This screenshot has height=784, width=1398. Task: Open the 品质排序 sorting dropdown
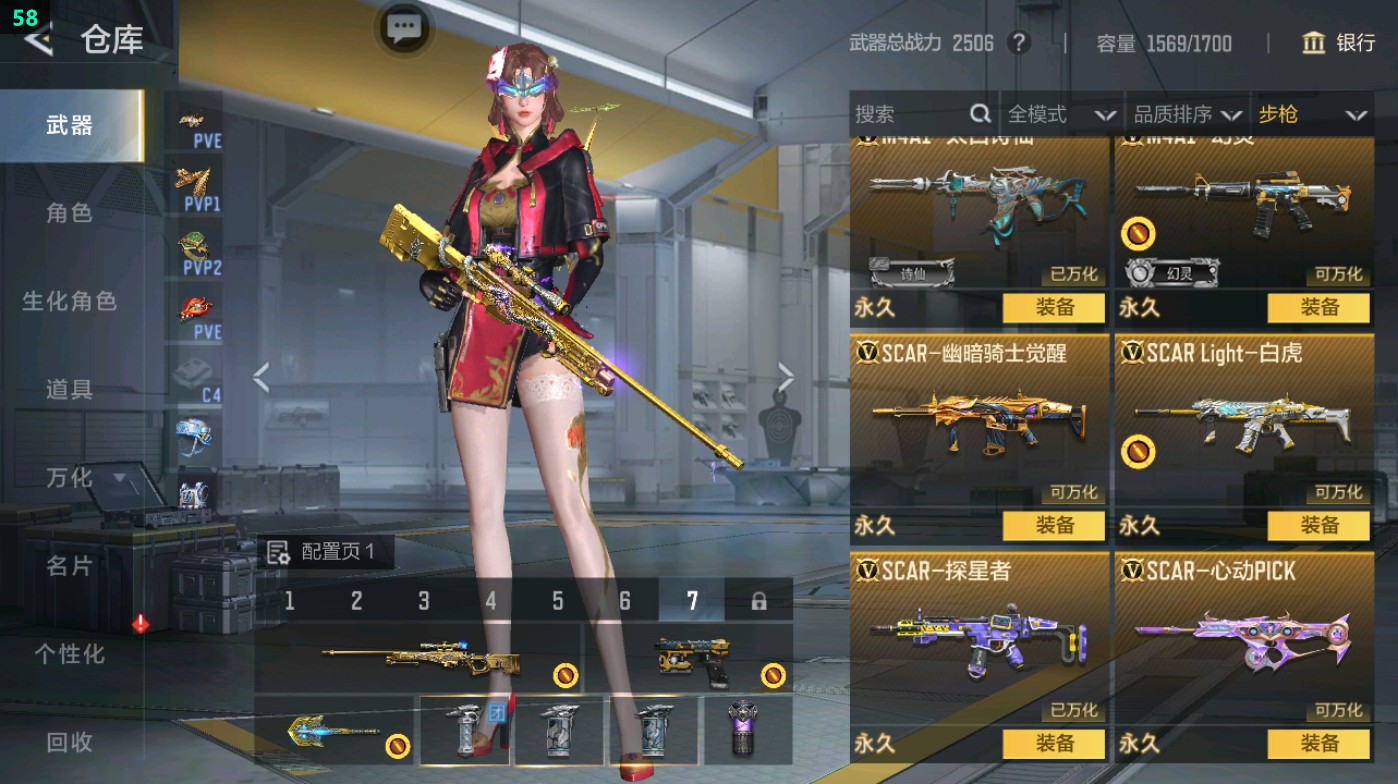pyautogui.click(x=1188, y=115)
